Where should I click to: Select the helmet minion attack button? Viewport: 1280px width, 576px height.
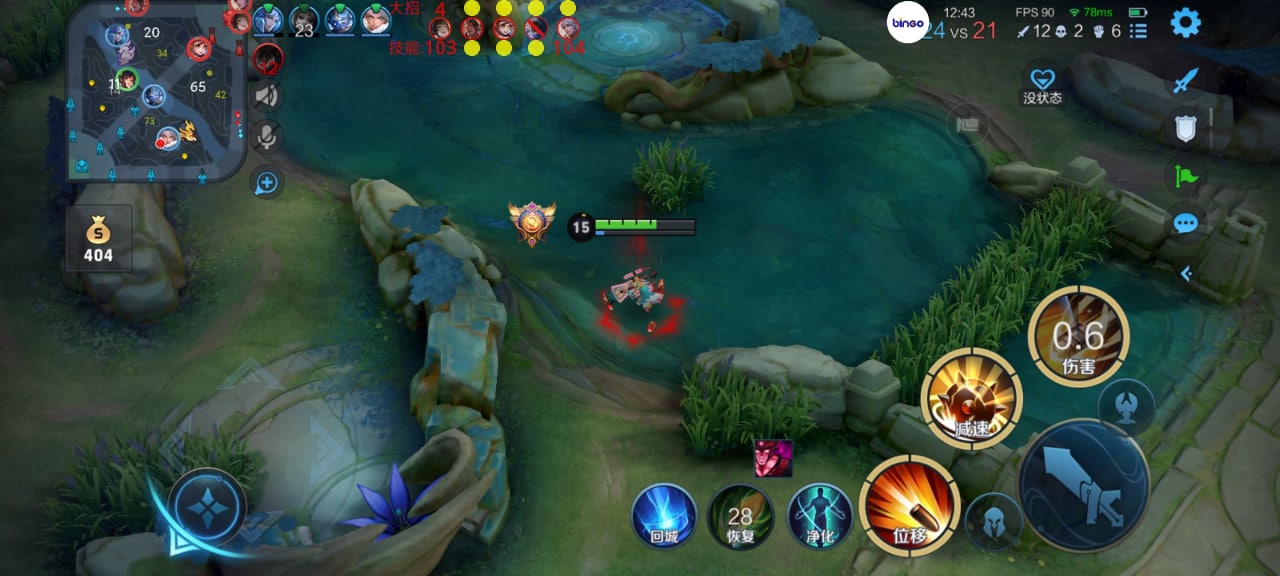click(x=993, y=521)
